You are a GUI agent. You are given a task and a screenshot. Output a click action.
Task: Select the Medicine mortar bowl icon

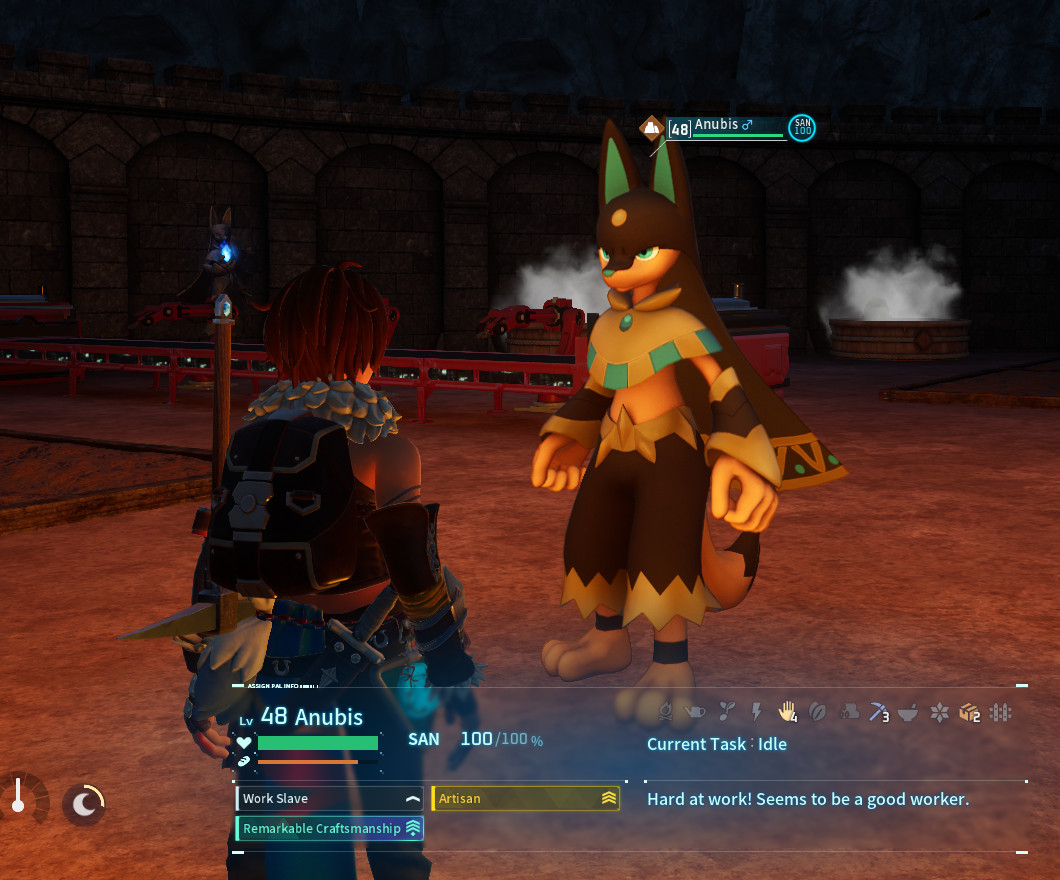click(908, 711)
